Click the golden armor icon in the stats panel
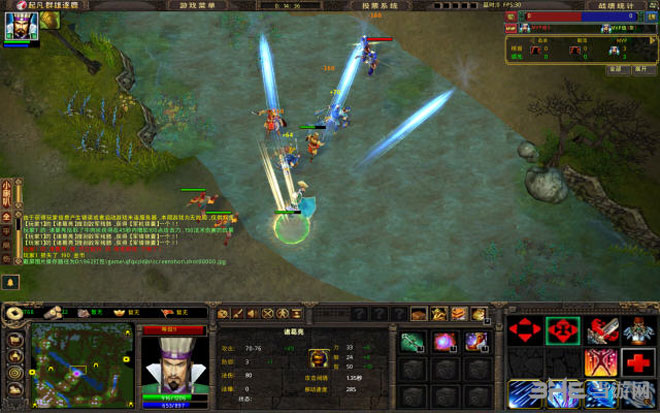 (x=314, y=357)
